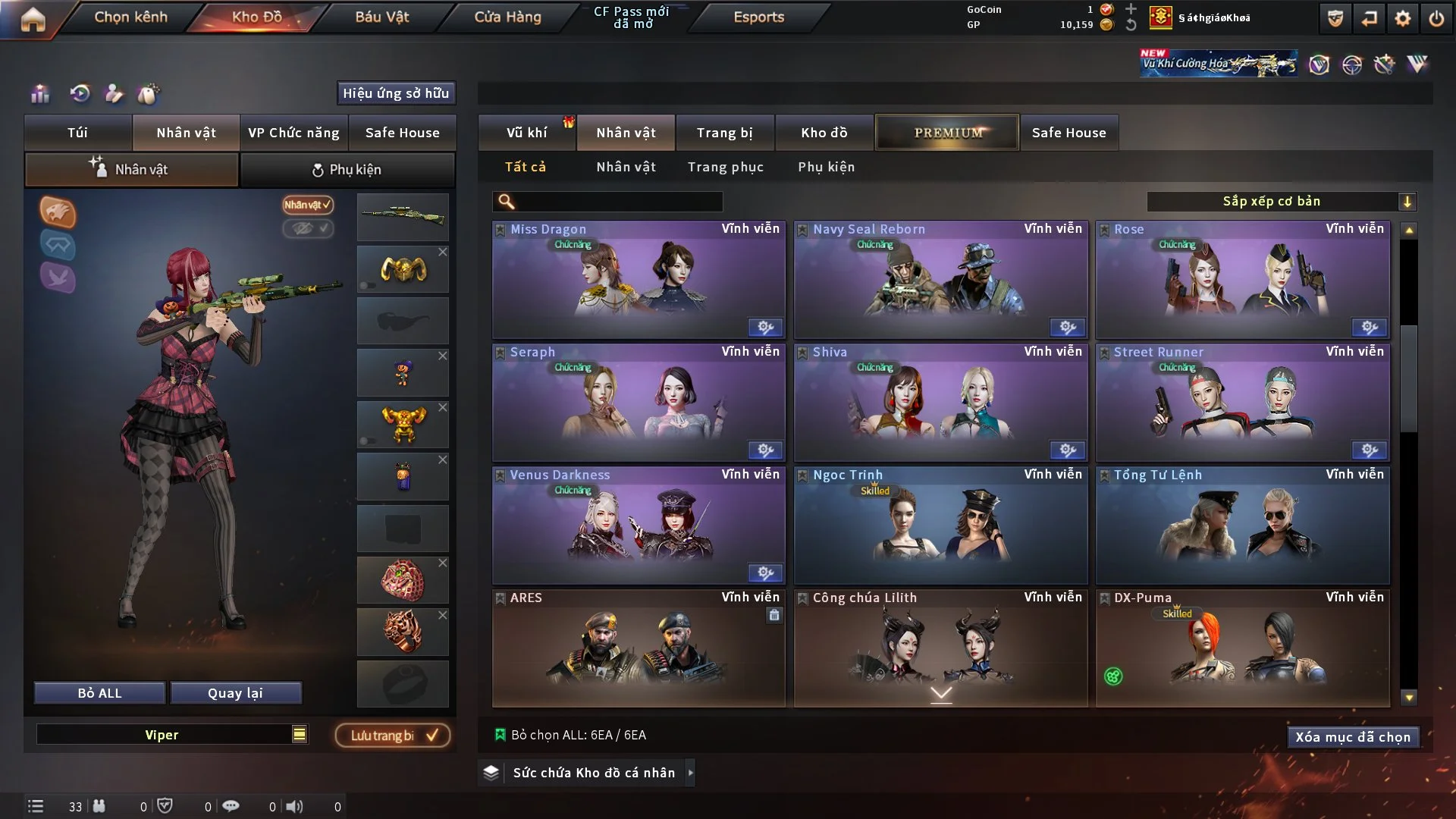This screenshot has height=819, width=1456.
Task: Toggle the switch on the golden ram helmet slot
Action: click(x=366, y=284)
